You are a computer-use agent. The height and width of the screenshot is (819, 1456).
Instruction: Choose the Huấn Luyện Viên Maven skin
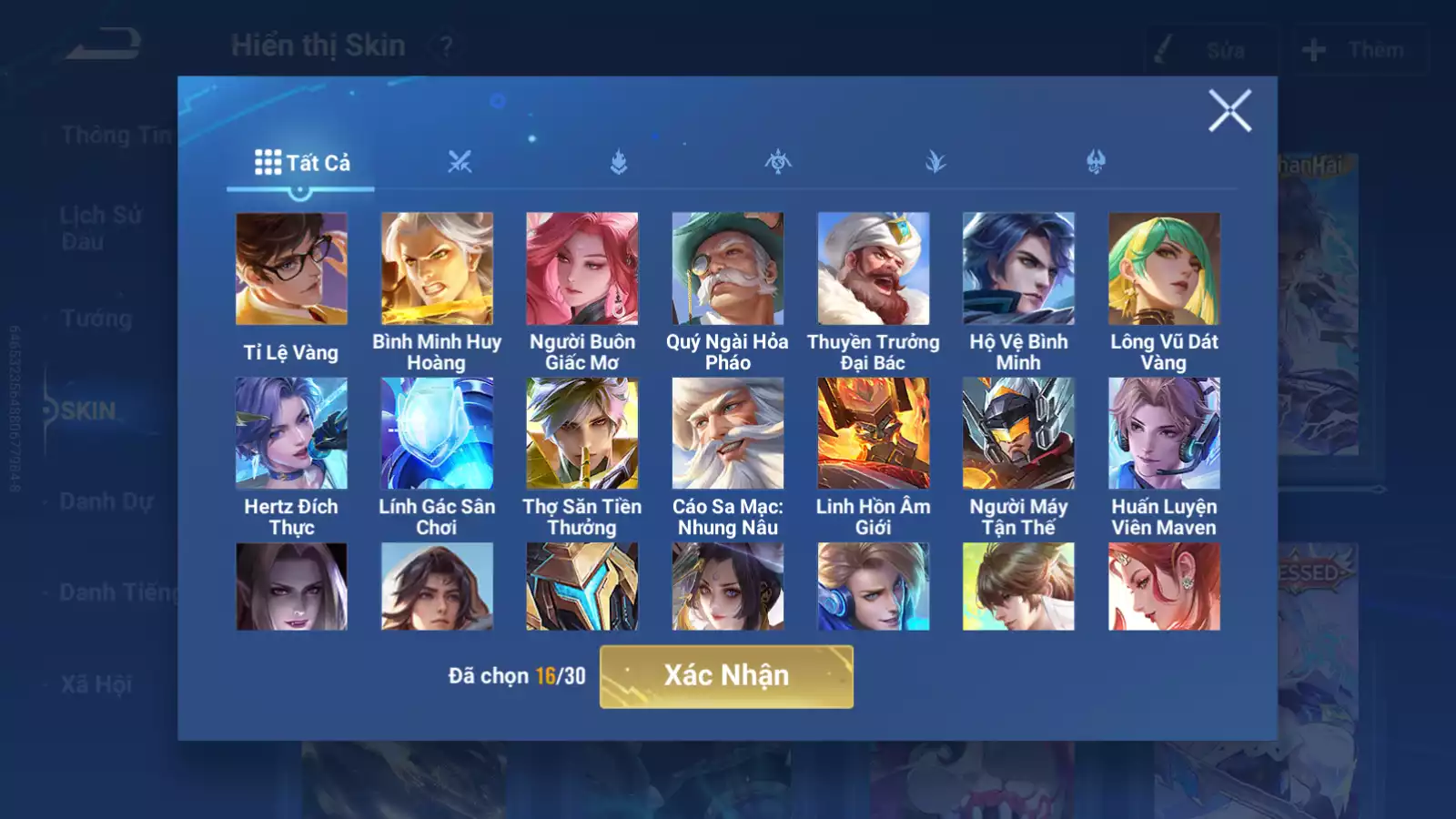coord(1164,434)
